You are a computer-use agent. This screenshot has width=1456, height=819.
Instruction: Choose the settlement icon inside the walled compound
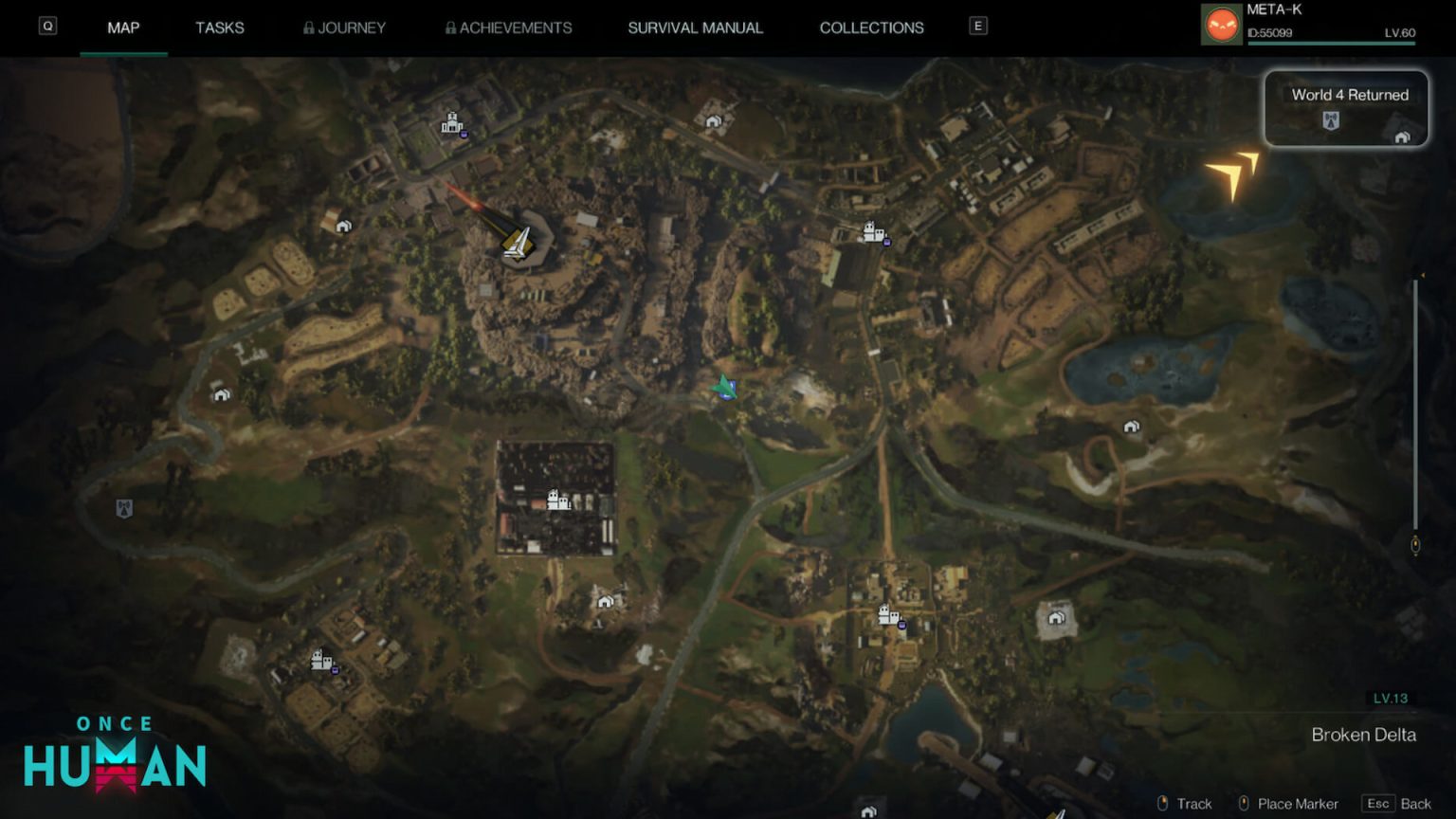point(558,500)
